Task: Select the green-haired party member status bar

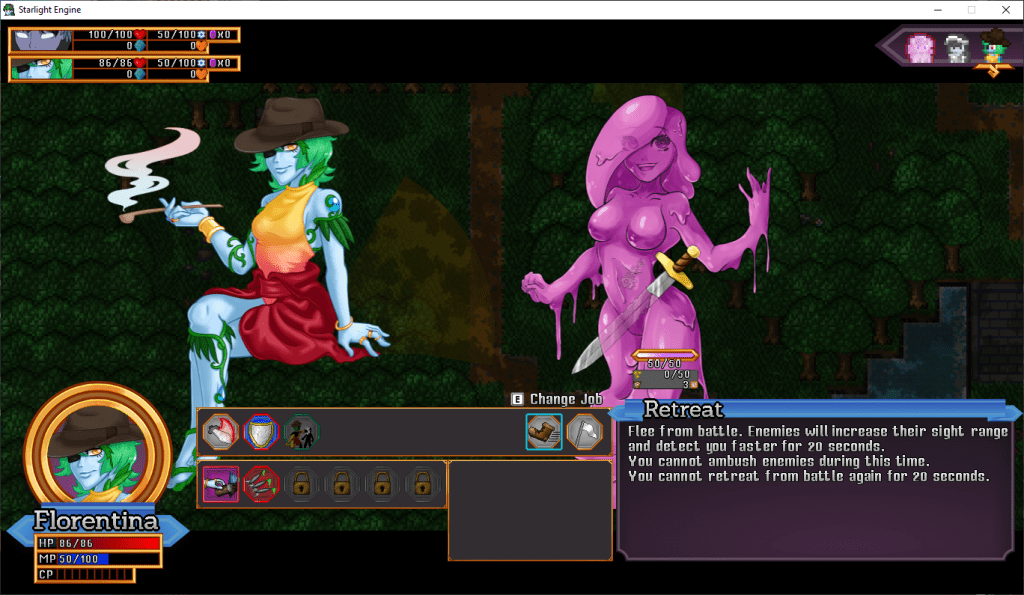Action: [x=124, y=69]
